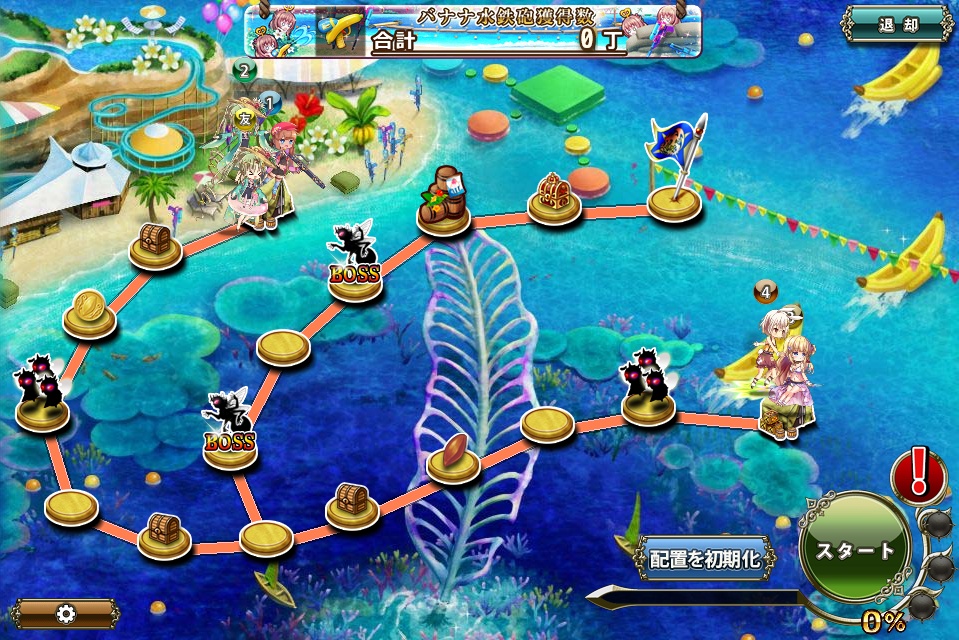Click the 退却 retreat button
The width and height of the screenshot is (959, 640).
[896, 25]
